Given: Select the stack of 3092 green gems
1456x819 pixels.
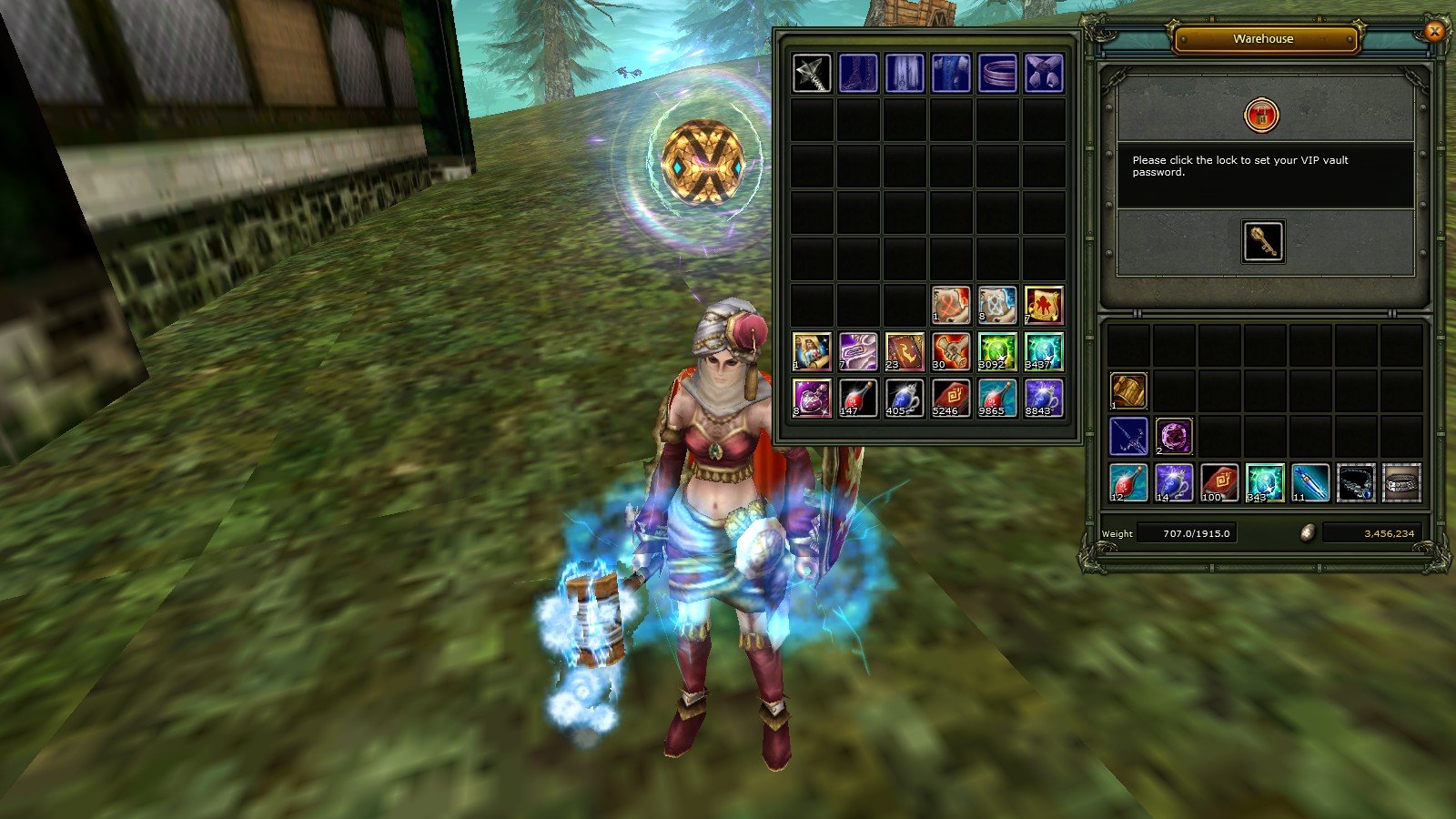Looking at the screenshot, I should (998, 350).
